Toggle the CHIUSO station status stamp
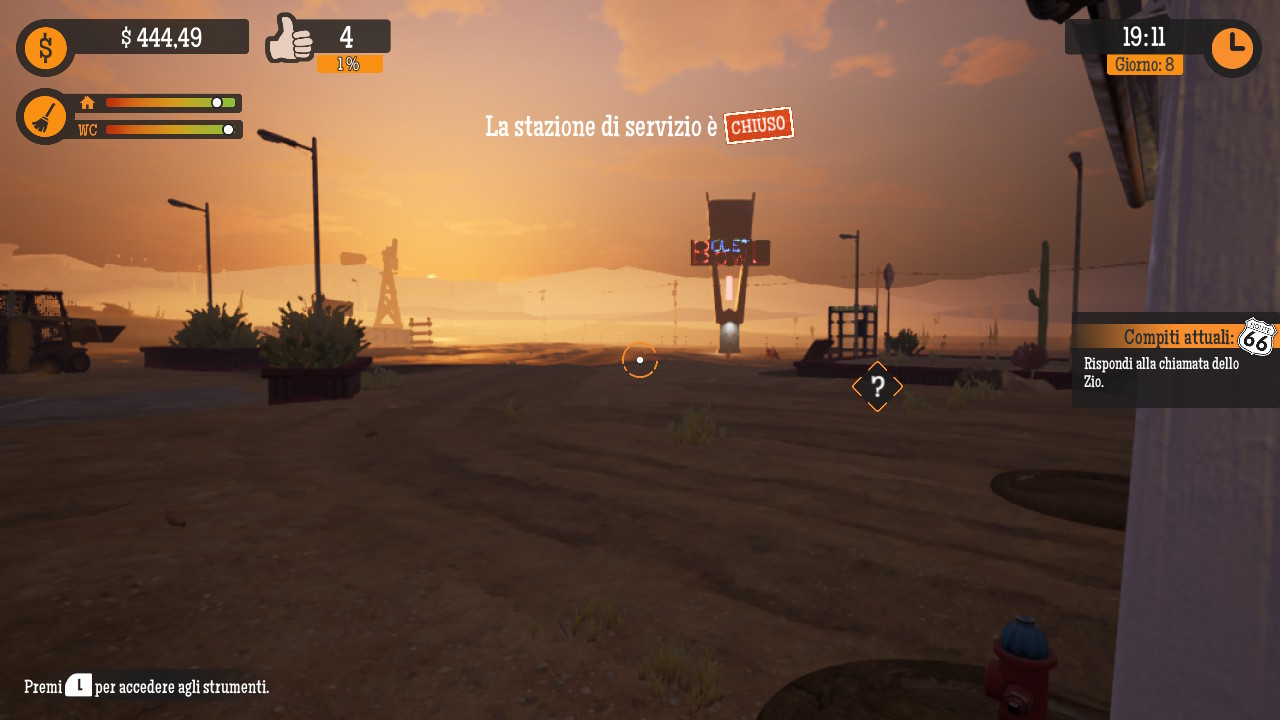Image resolution: width=1280 pixels, height=720 pixels. tap(758, 124)
